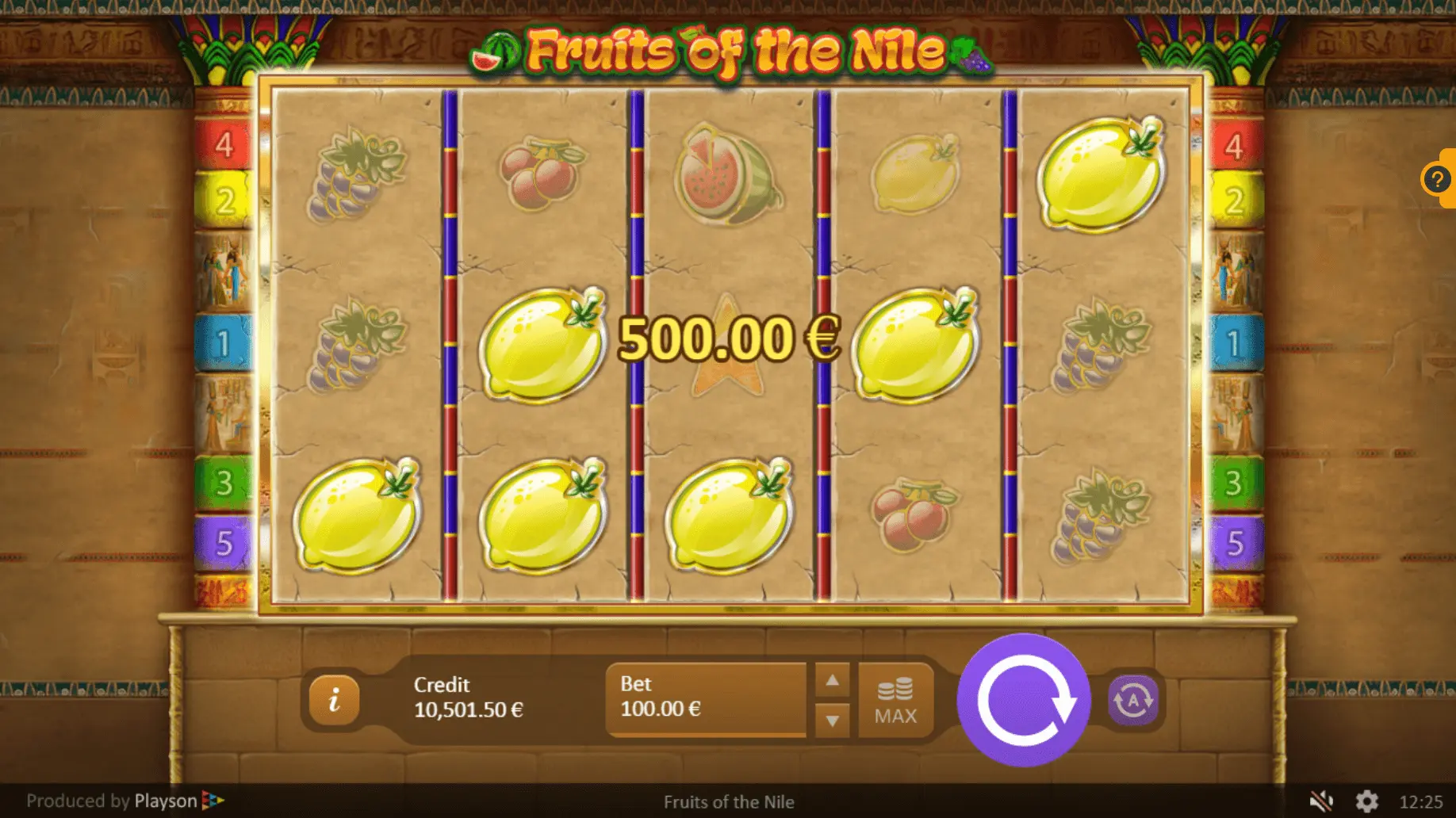Set the bet to MAX
1456x818 pixels.
895,701
